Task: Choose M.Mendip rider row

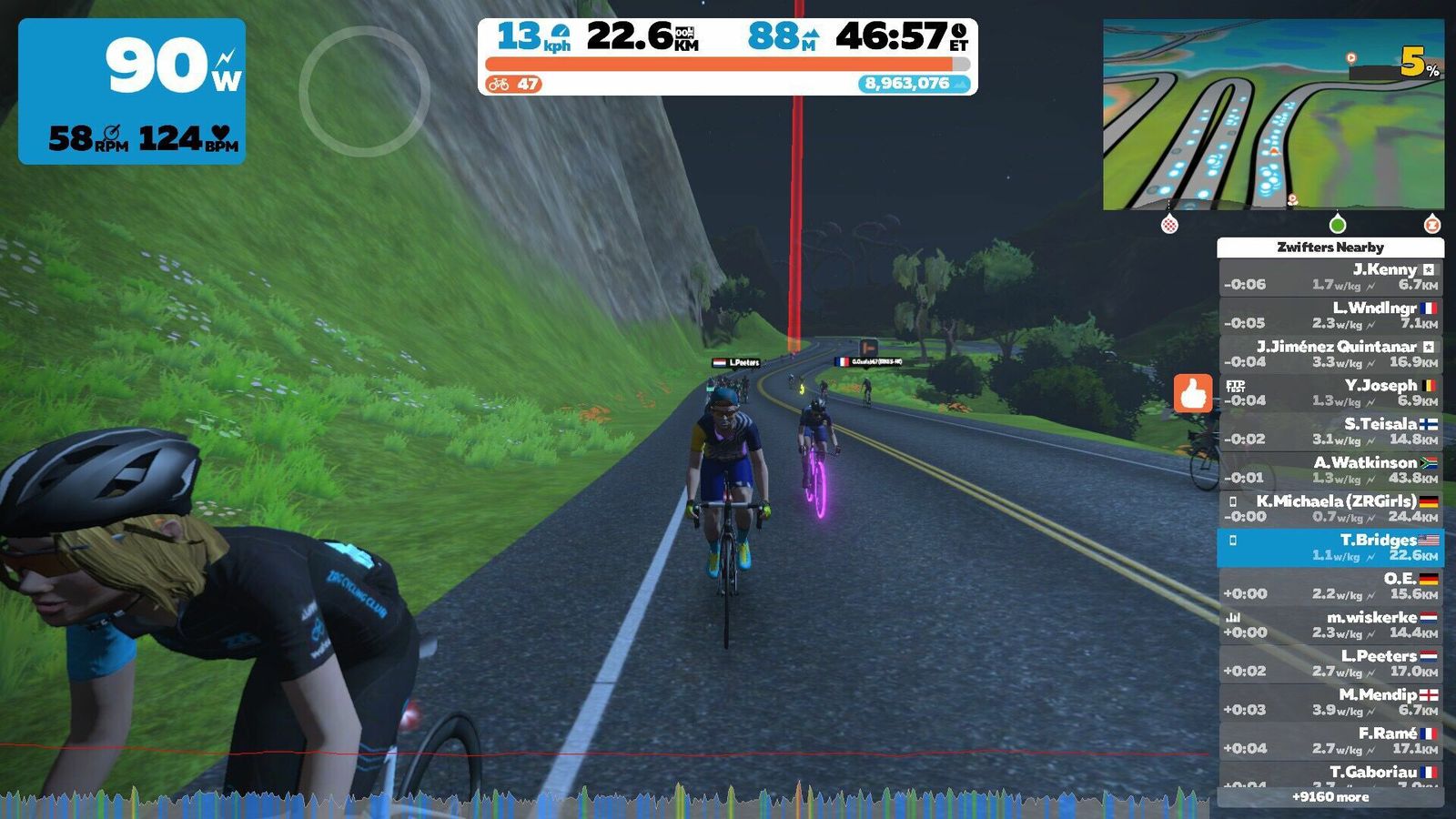Action: coord(1330,702)
